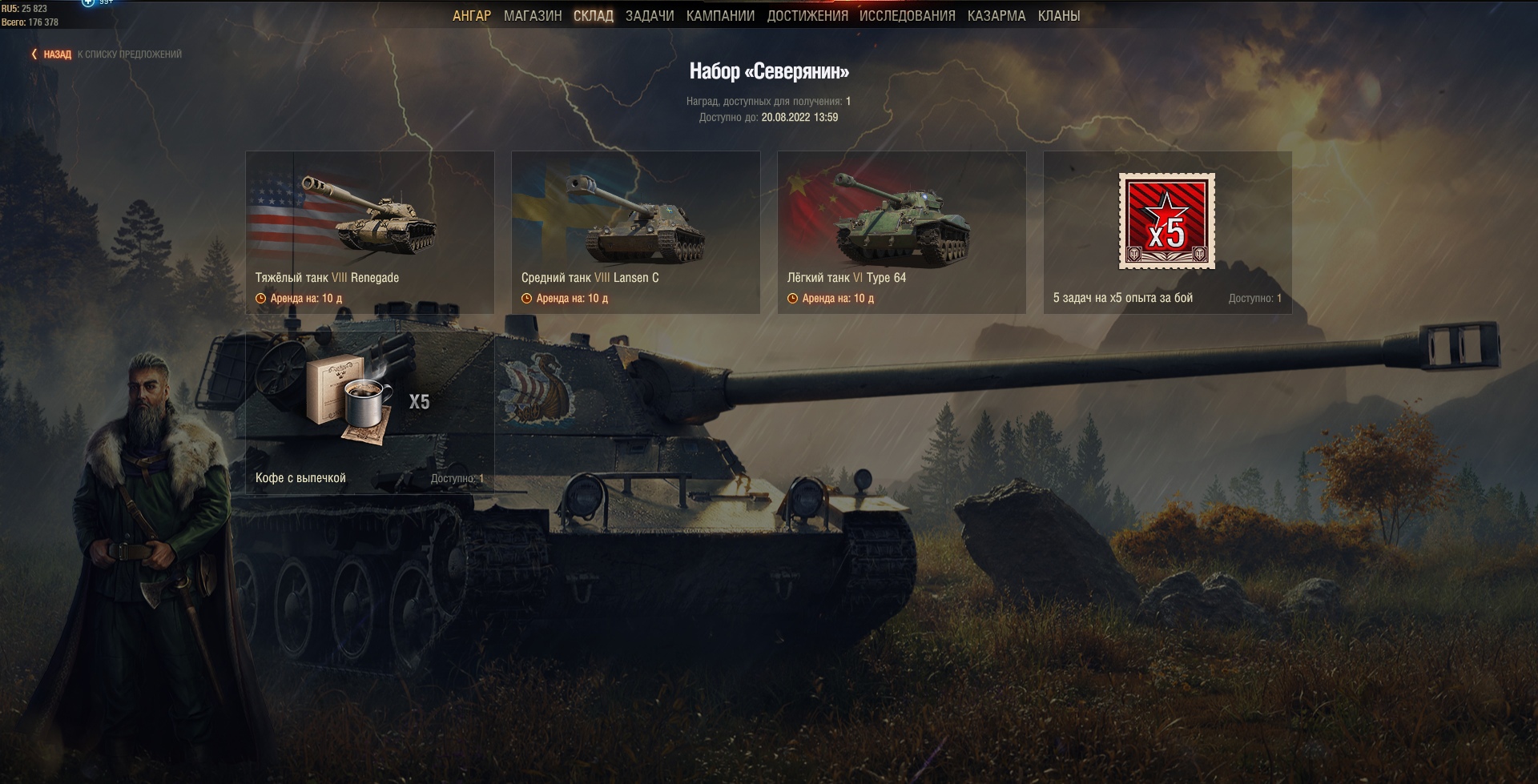
Task: Show the Достижения tab
Action: [x=807, y=16]
